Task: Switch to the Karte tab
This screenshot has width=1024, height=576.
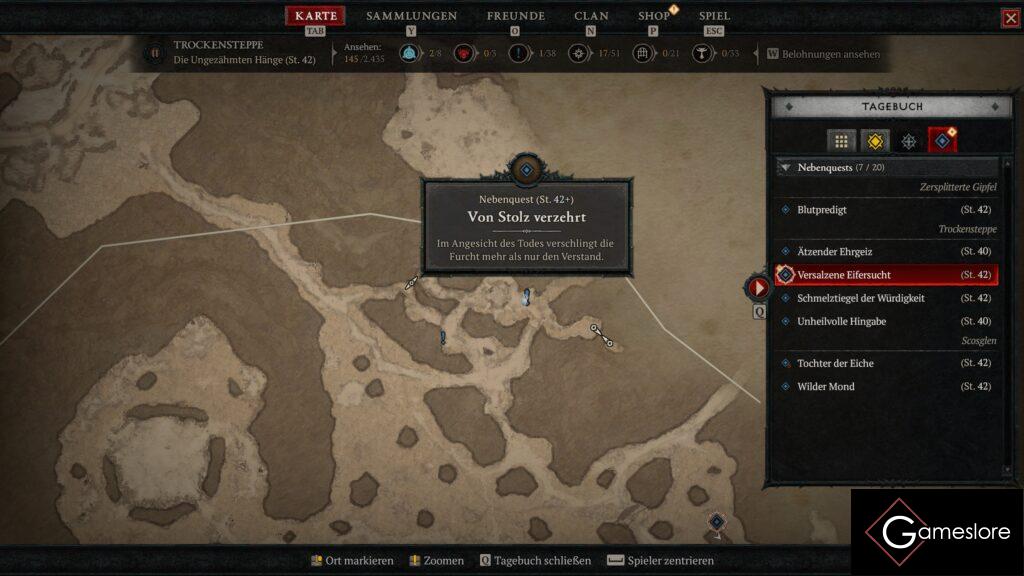Action: coord(316,16)
